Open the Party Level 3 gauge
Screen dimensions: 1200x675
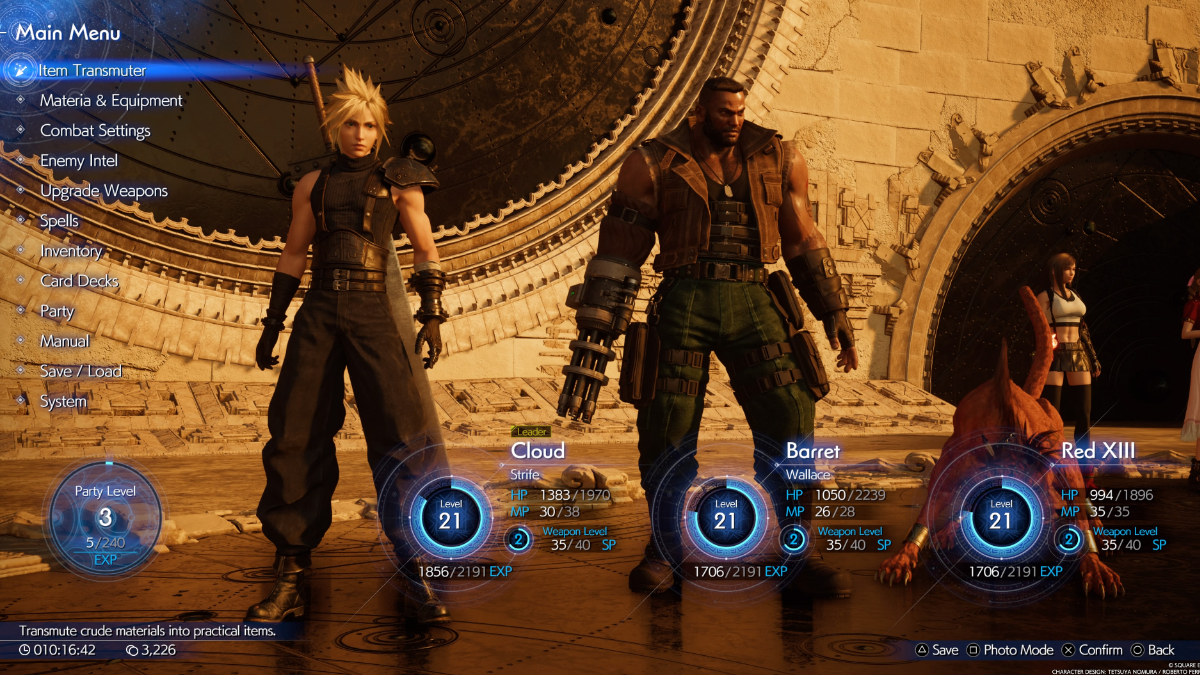tap(105, 517)
